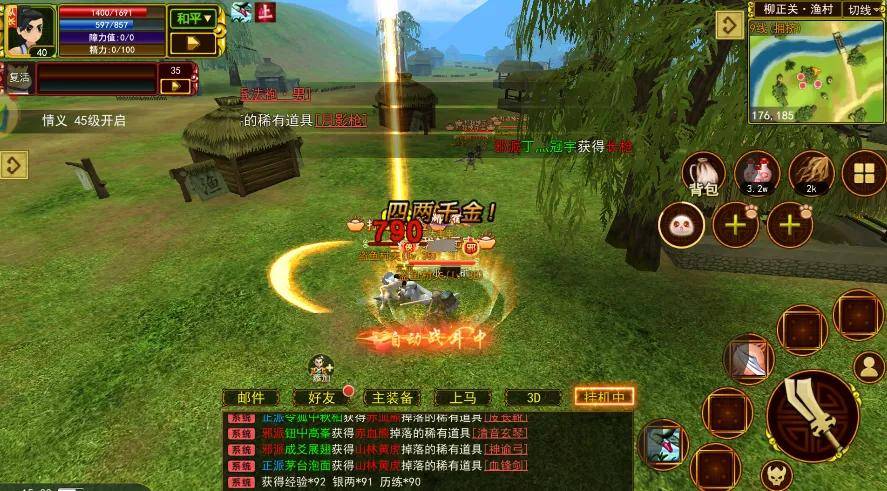887x491 pixels.
Task: Open the 邮件 mail menu
Action: point(251,397)
